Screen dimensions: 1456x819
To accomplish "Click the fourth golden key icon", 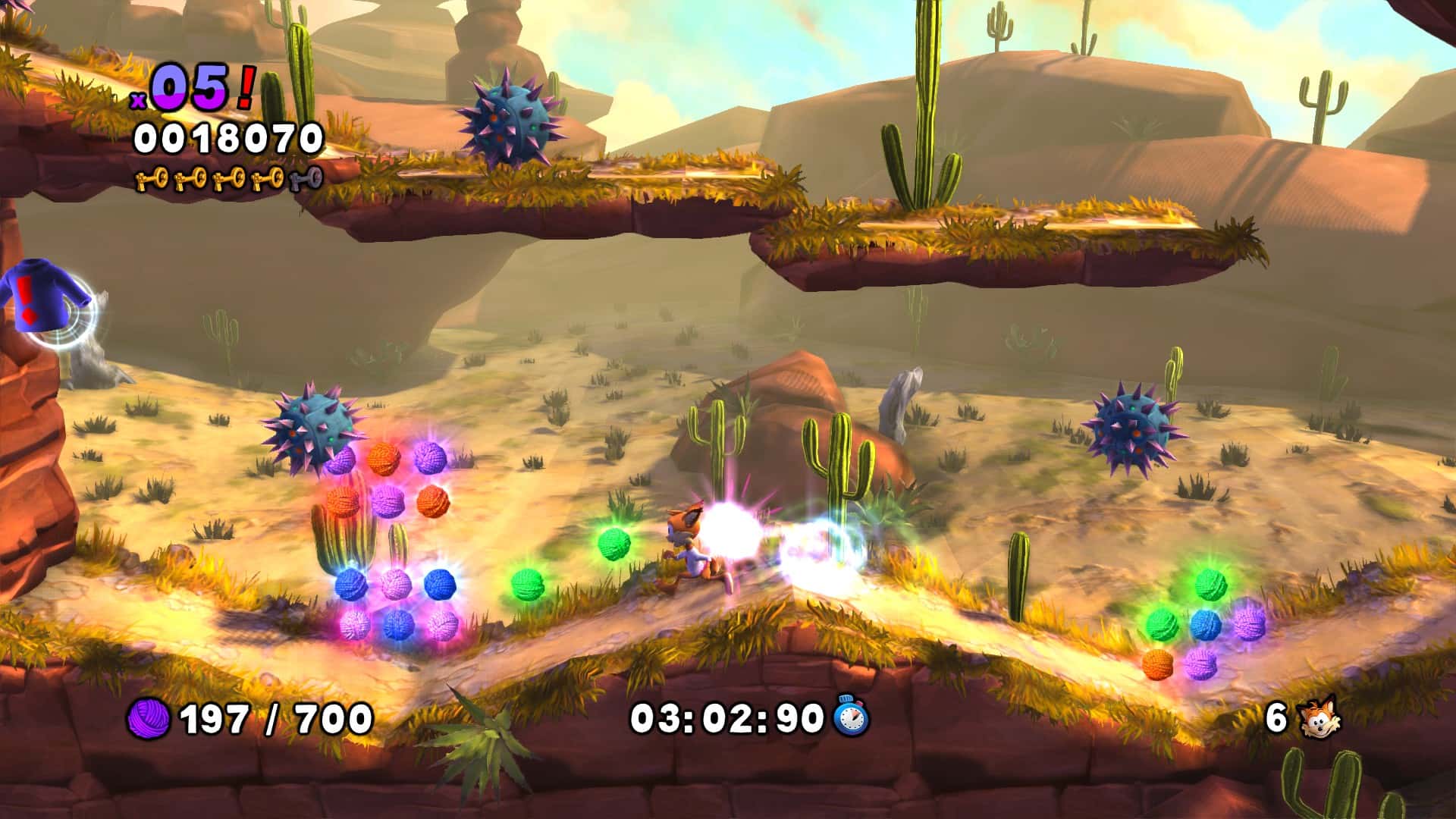I will coord(267,179).
